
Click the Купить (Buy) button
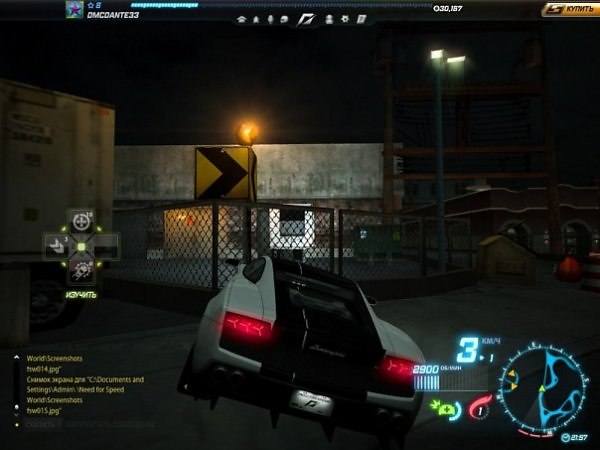(x=571, y=9)
